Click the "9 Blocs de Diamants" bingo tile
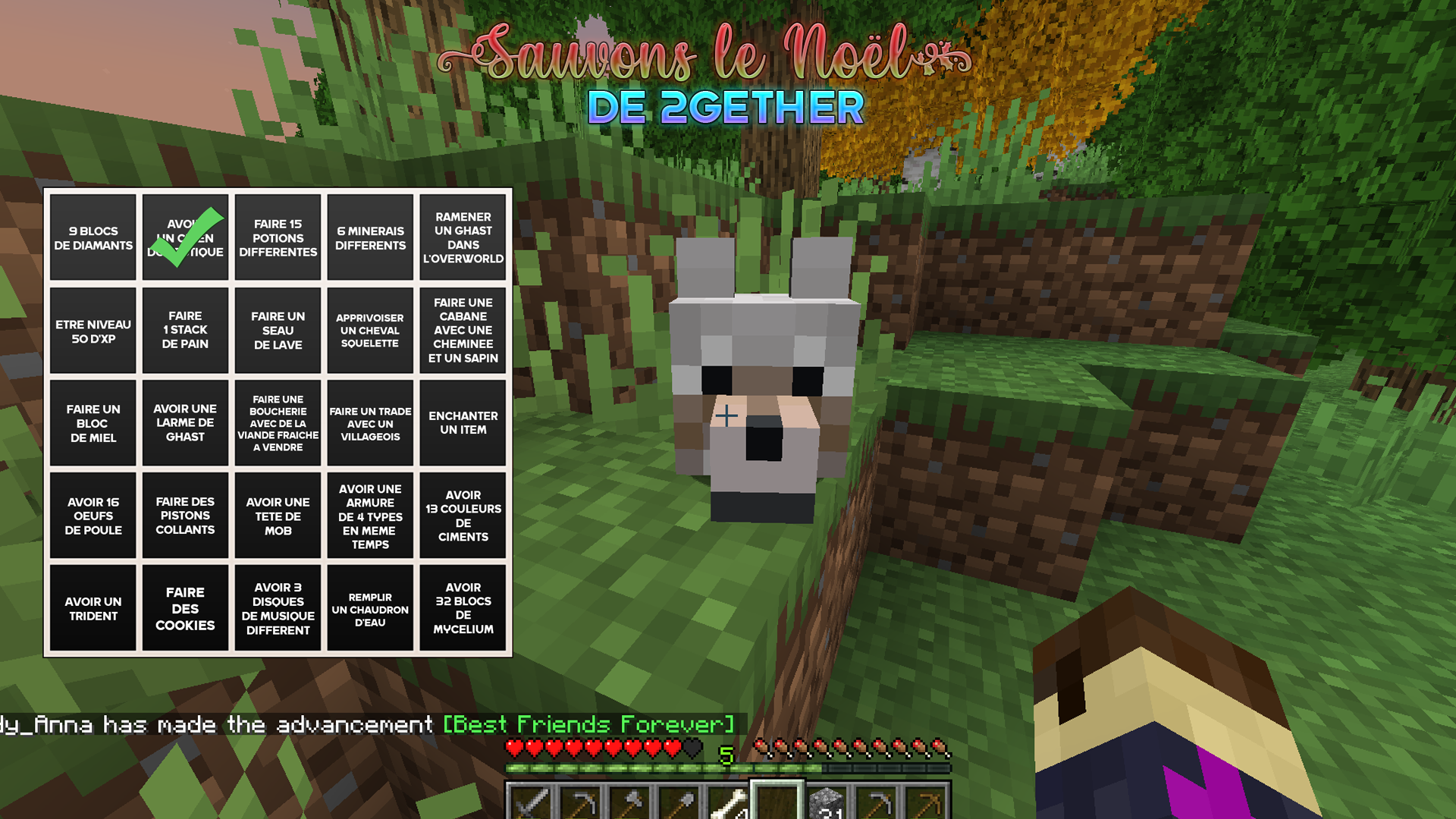Screen dimensions: 1456x819 click(x=93, y=237)
